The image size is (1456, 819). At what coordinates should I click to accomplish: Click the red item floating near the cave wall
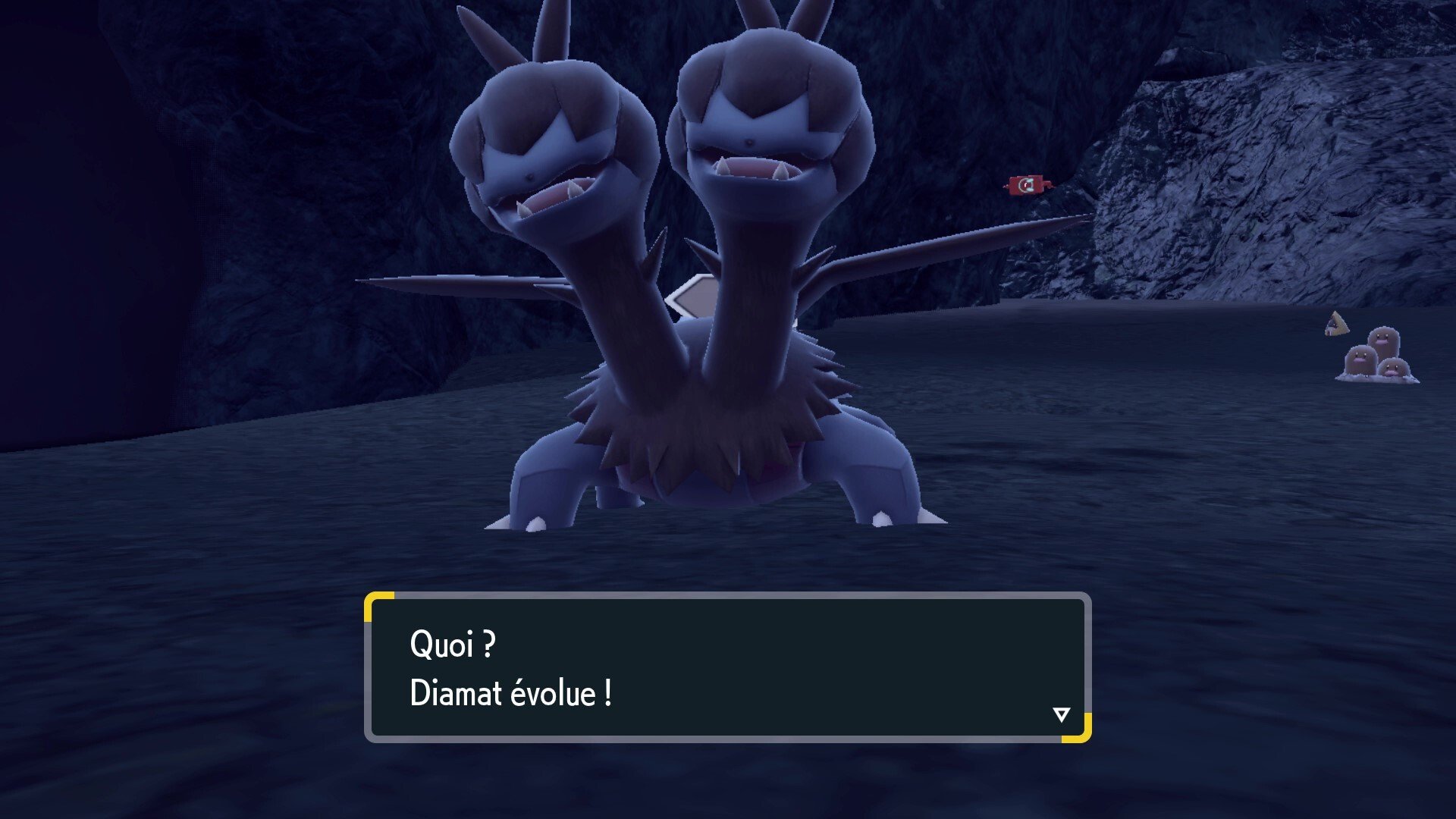(x=1026, y=185)
